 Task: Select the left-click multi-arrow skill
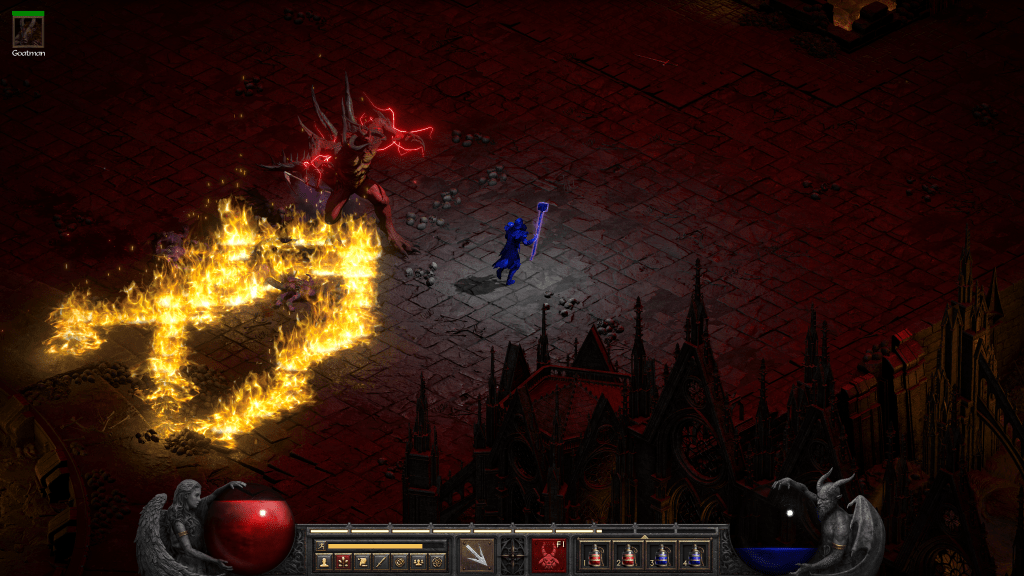click(x=475, y=555)
